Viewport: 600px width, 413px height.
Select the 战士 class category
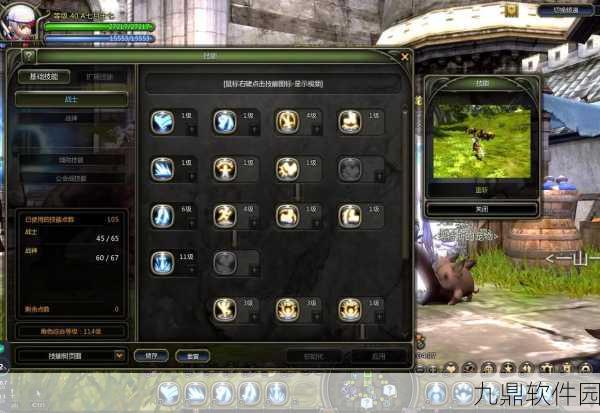[70, 99]
